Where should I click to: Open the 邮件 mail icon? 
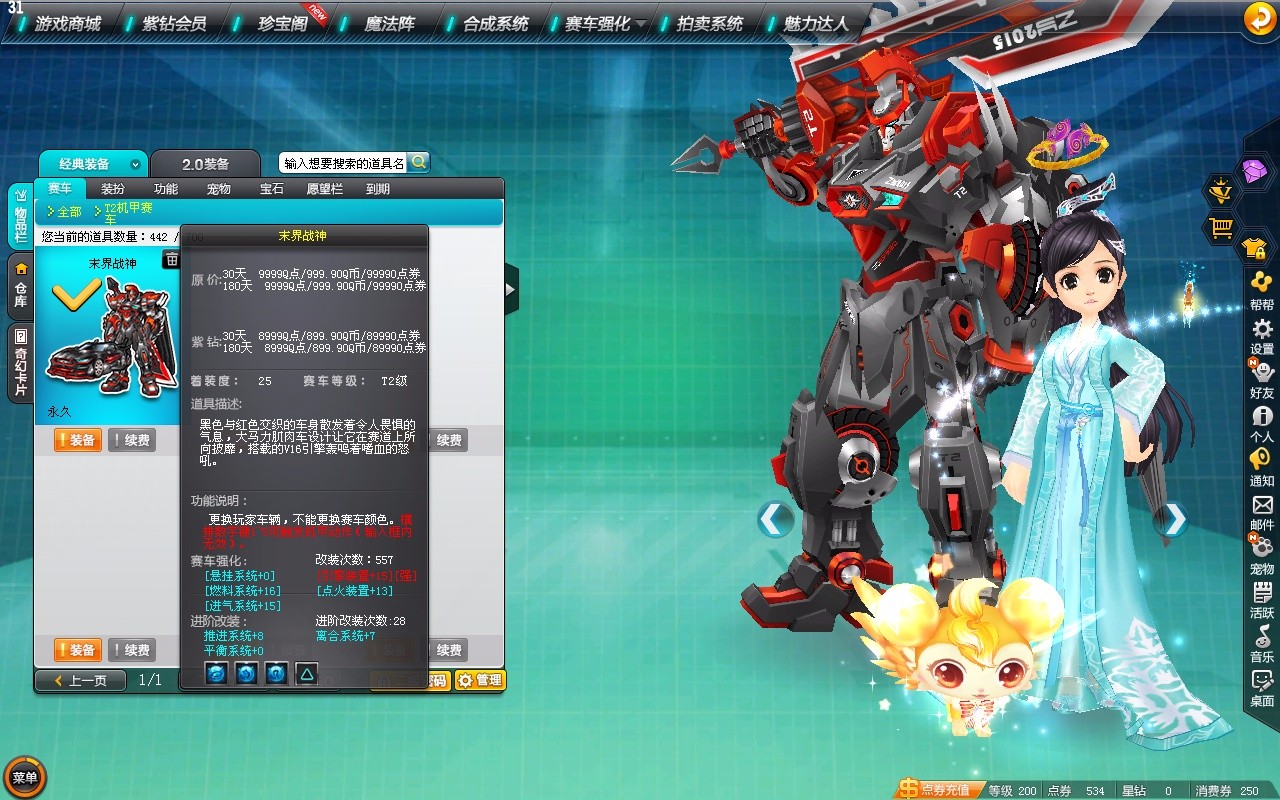1262,511
